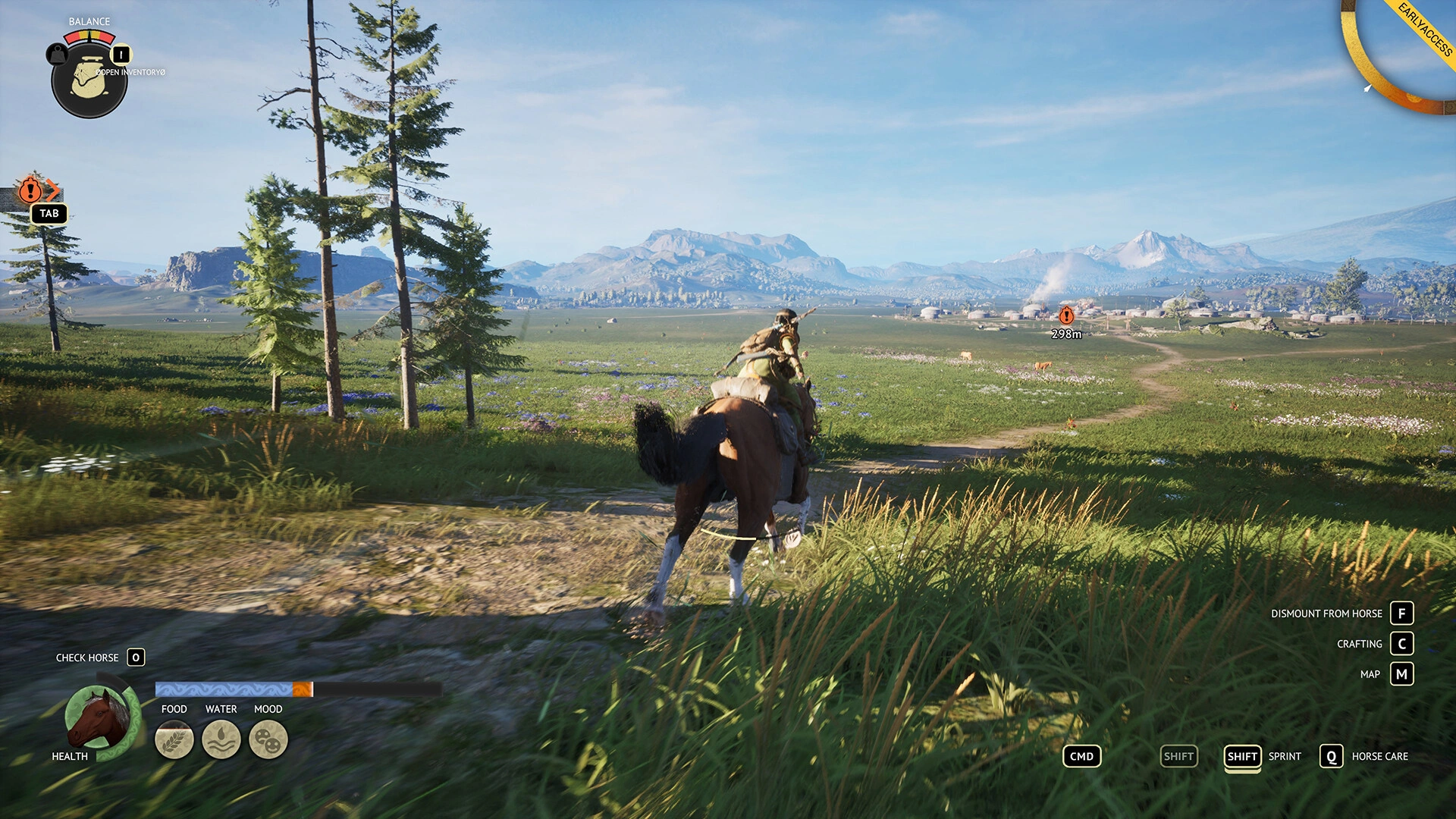Open the Crafting menu via C
The height and width of the screenshot is (819, 1456).
pyautogui.click(x=1403, y=644)
